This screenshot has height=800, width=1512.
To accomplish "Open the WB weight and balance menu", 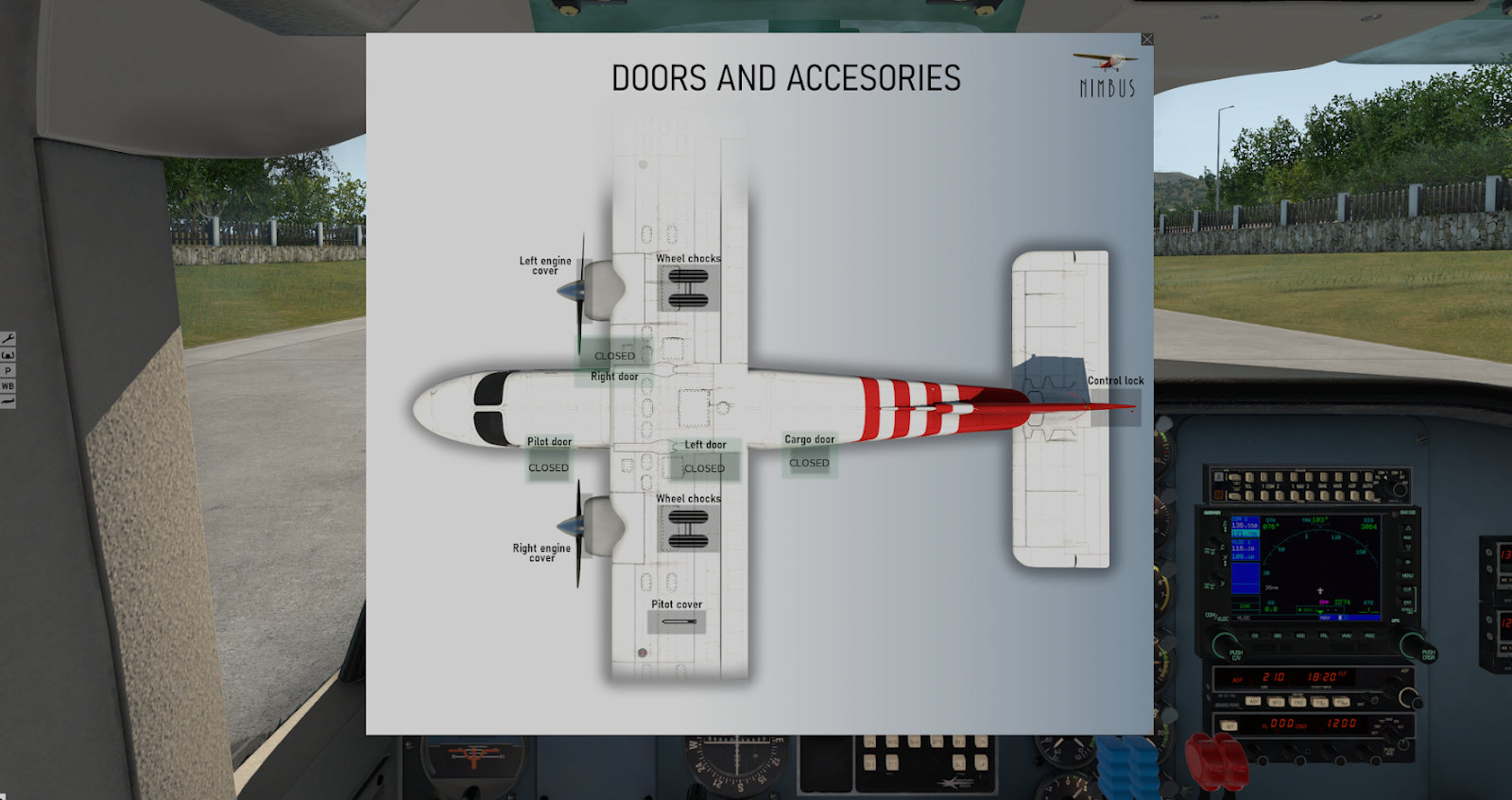I will [x=8, y=386].
